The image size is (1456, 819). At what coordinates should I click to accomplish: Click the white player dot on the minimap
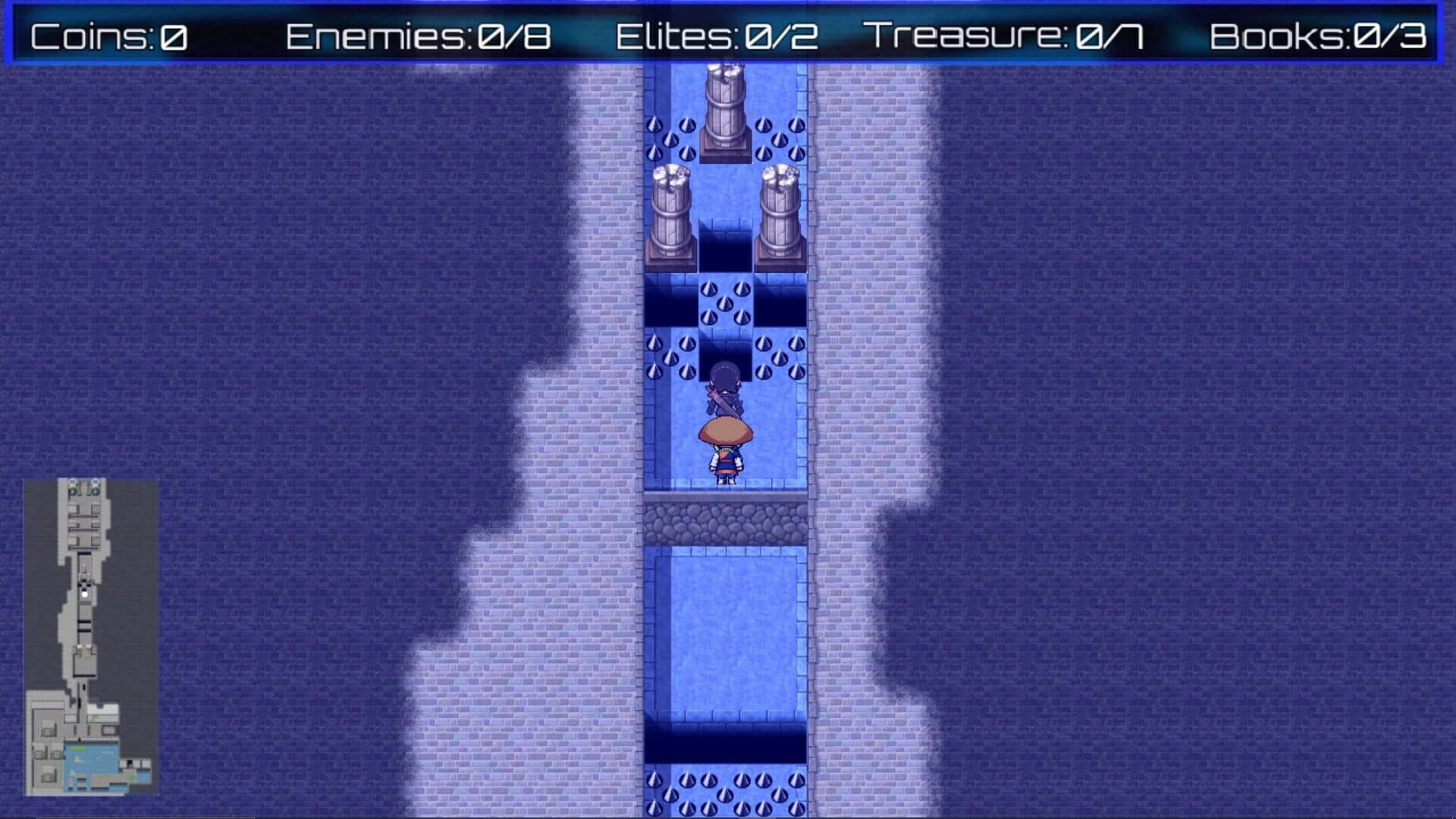coord(85,594)
